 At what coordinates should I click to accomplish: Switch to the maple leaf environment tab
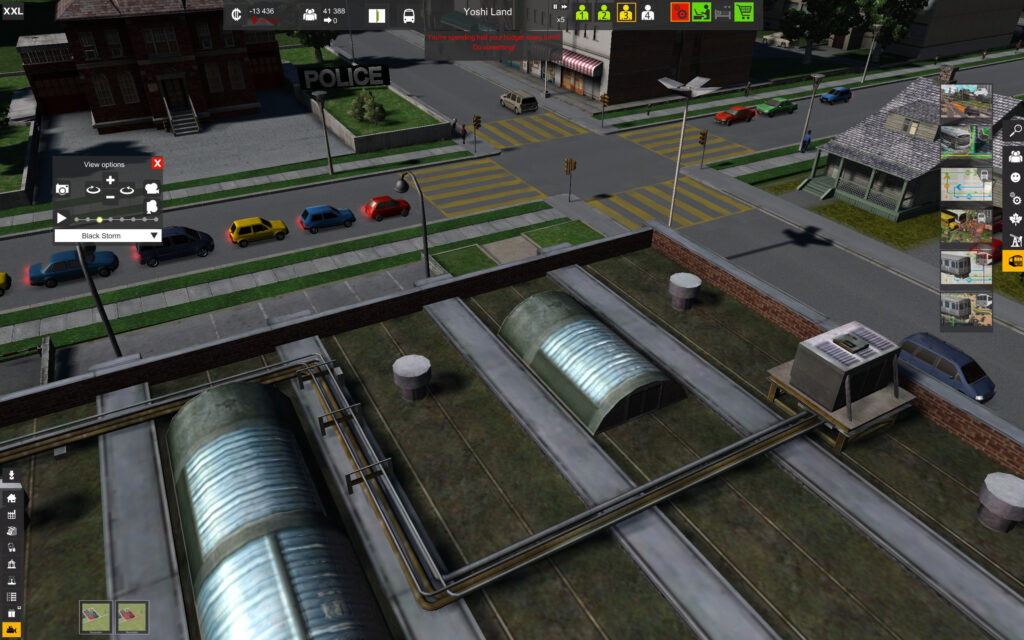pos(1014,219)
